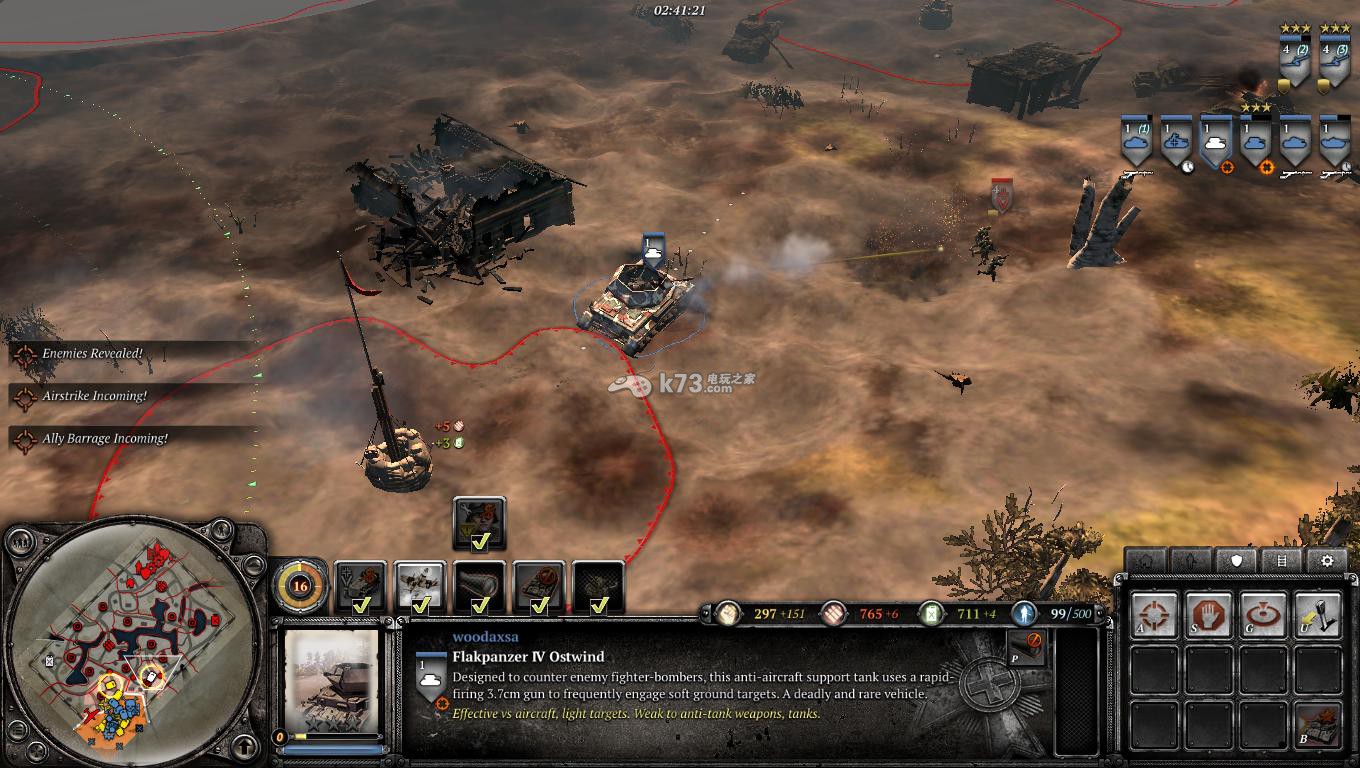Activate the Attack Move command
The width and height of the screenshot is (1360, 768).
coord(1155,615)
